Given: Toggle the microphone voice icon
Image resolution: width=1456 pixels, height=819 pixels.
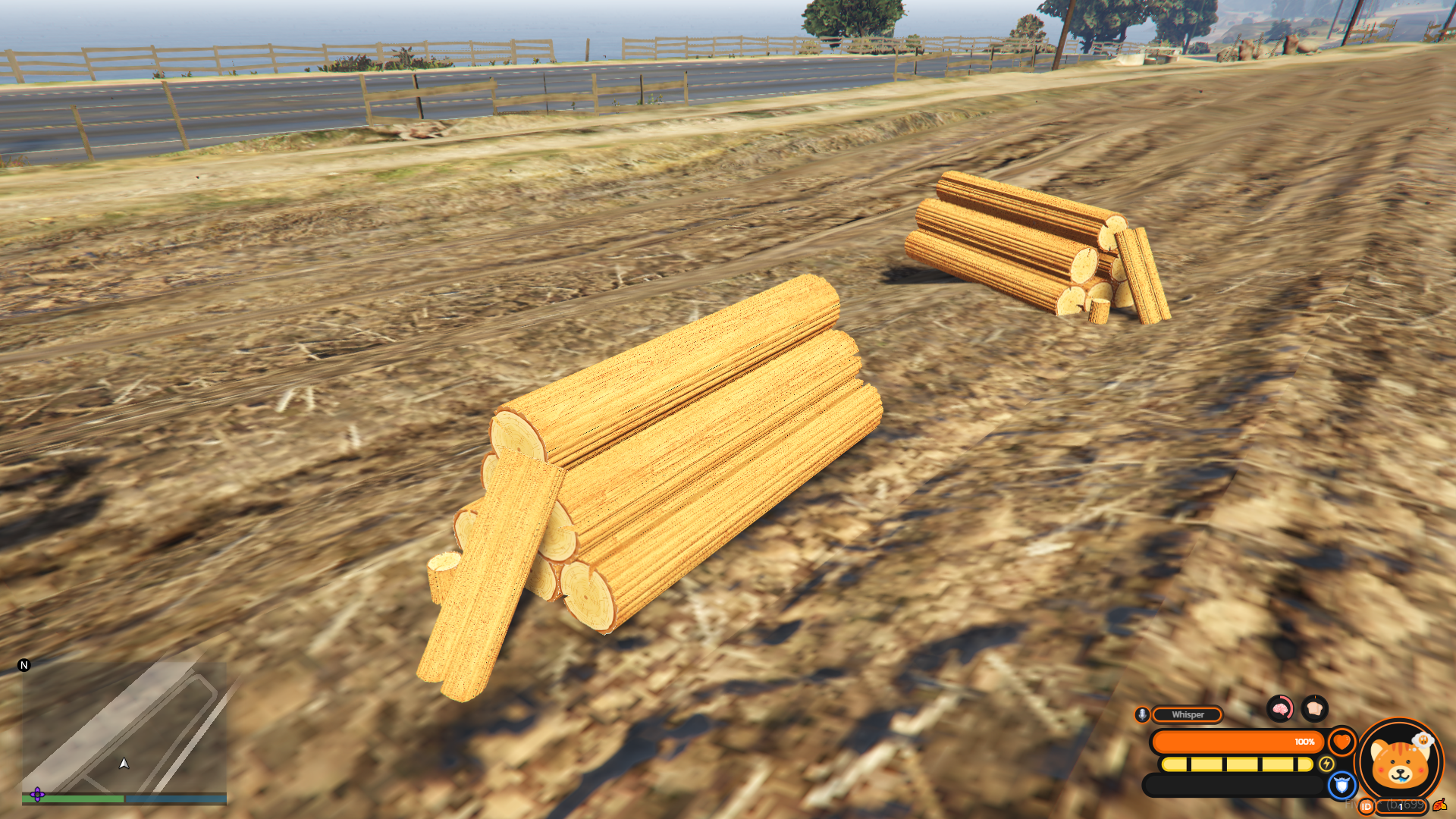Looking at the screenshot, I should (x=1142, y=714).
